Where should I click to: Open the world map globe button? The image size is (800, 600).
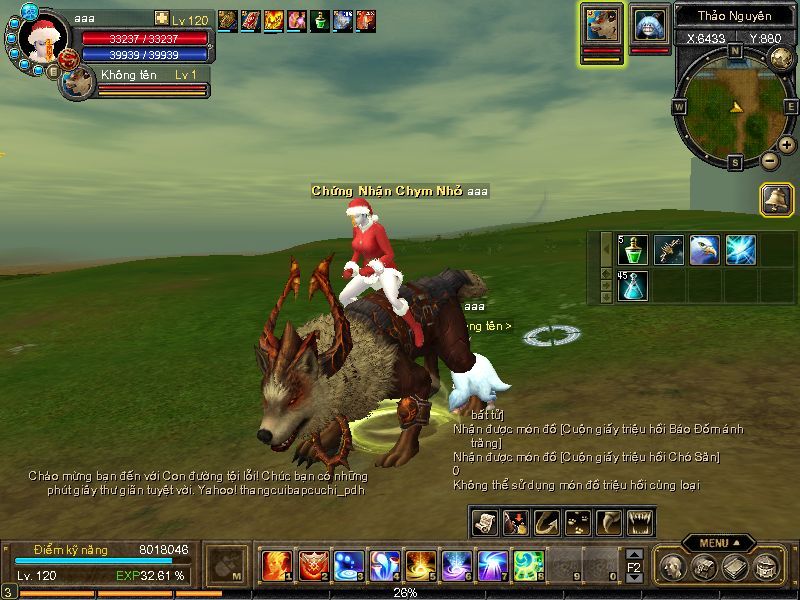(x=783, y=58)
